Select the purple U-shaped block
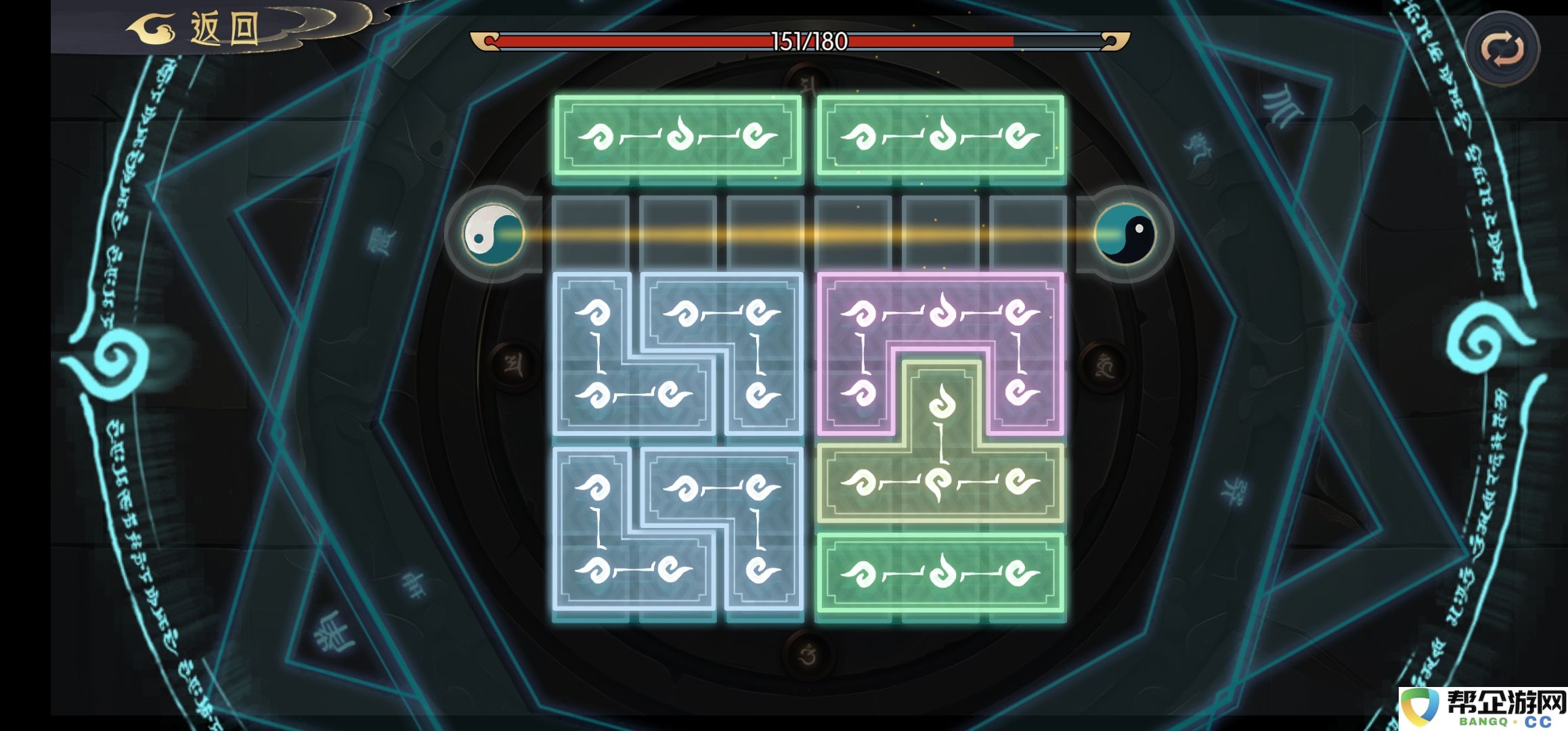1568x731 pixels. tap(940, 313)
